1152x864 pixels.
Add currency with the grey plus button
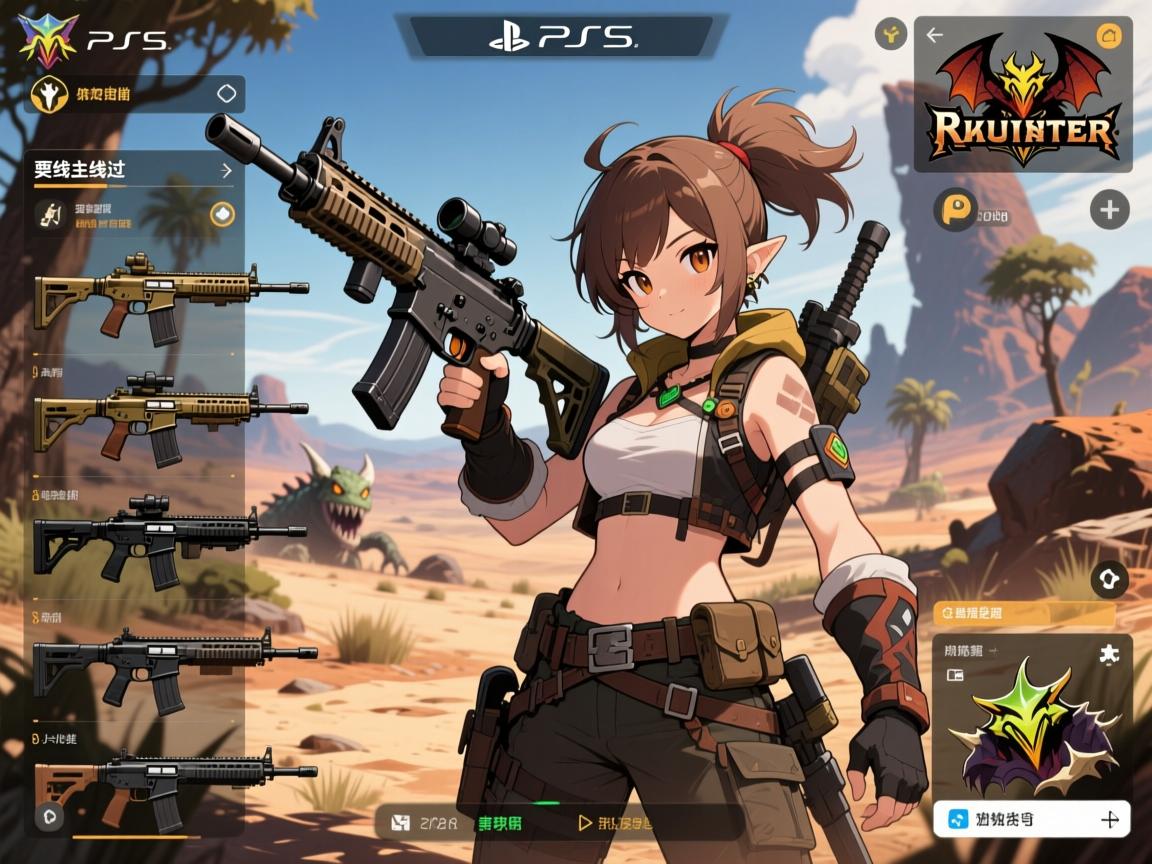1108,210
